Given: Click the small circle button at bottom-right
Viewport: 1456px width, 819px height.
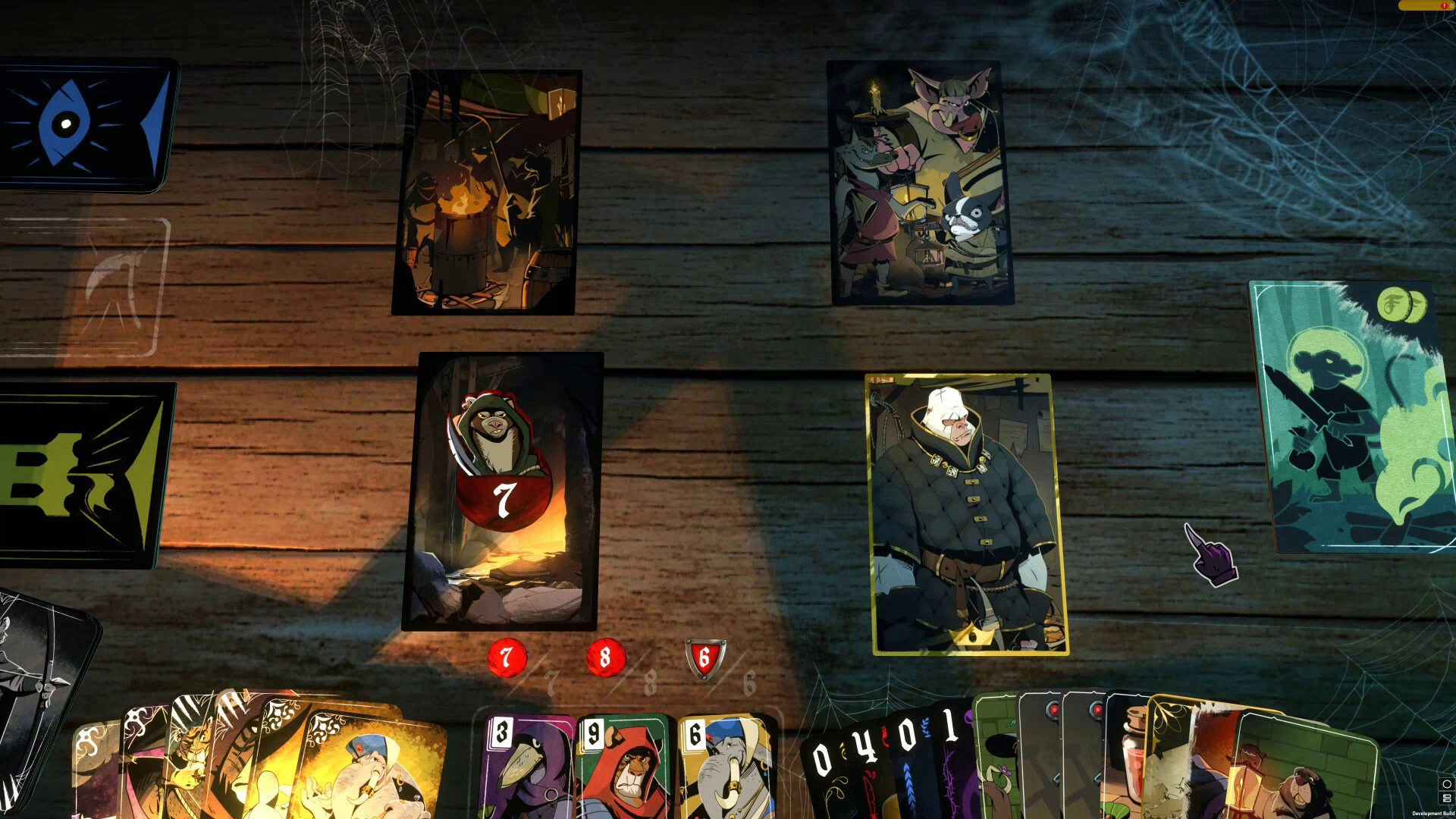Looking at the screenshot, I should click(1446, 784).
